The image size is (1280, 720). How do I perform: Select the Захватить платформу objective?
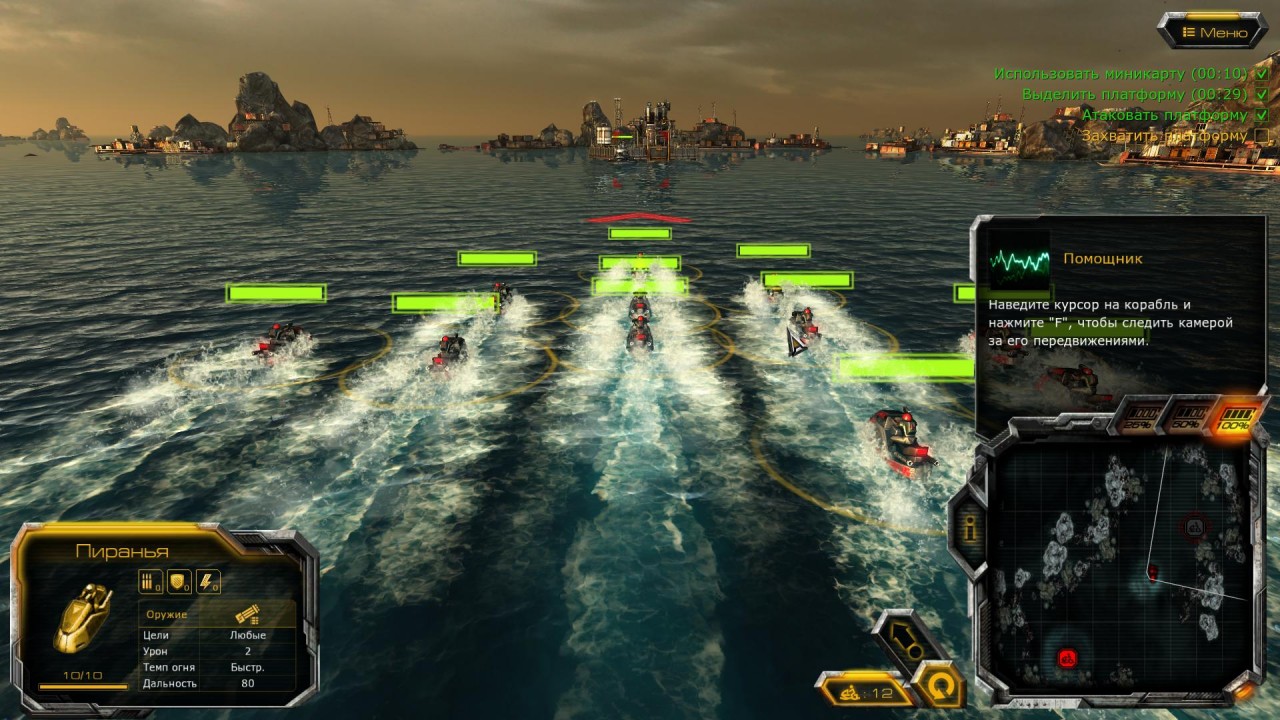click(1163, 135)
